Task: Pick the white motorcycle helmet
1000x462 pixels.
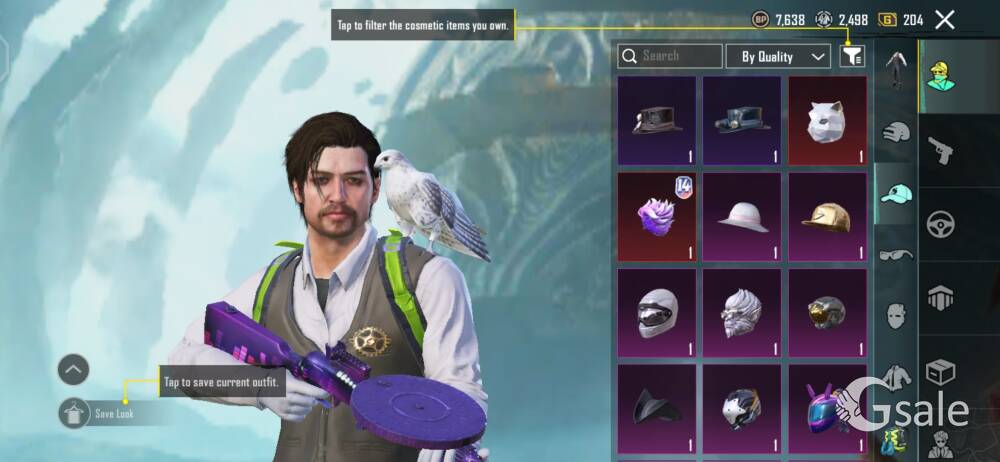Action: 657,311
